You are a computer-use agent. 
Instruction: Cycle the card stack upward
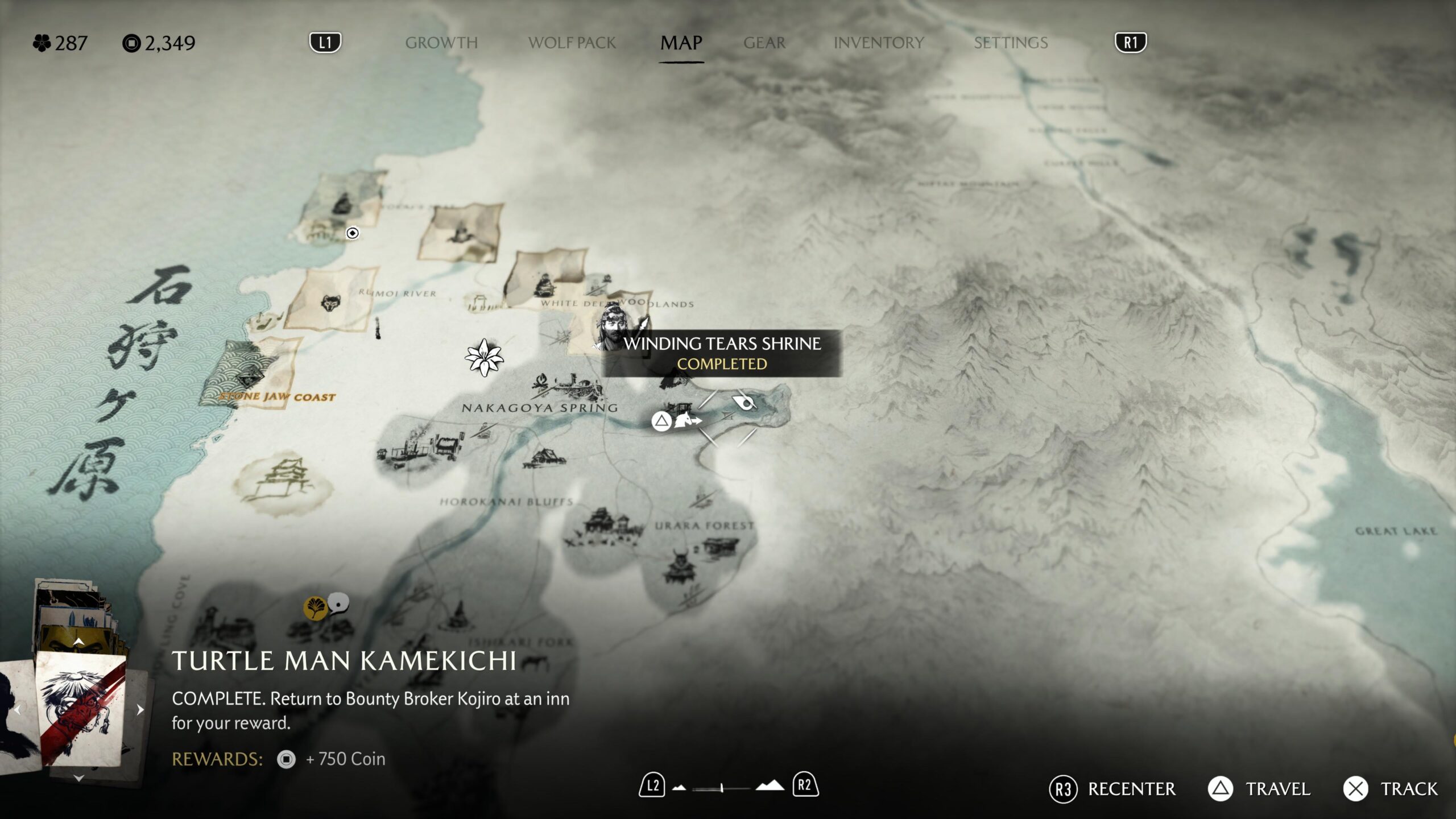79,642
